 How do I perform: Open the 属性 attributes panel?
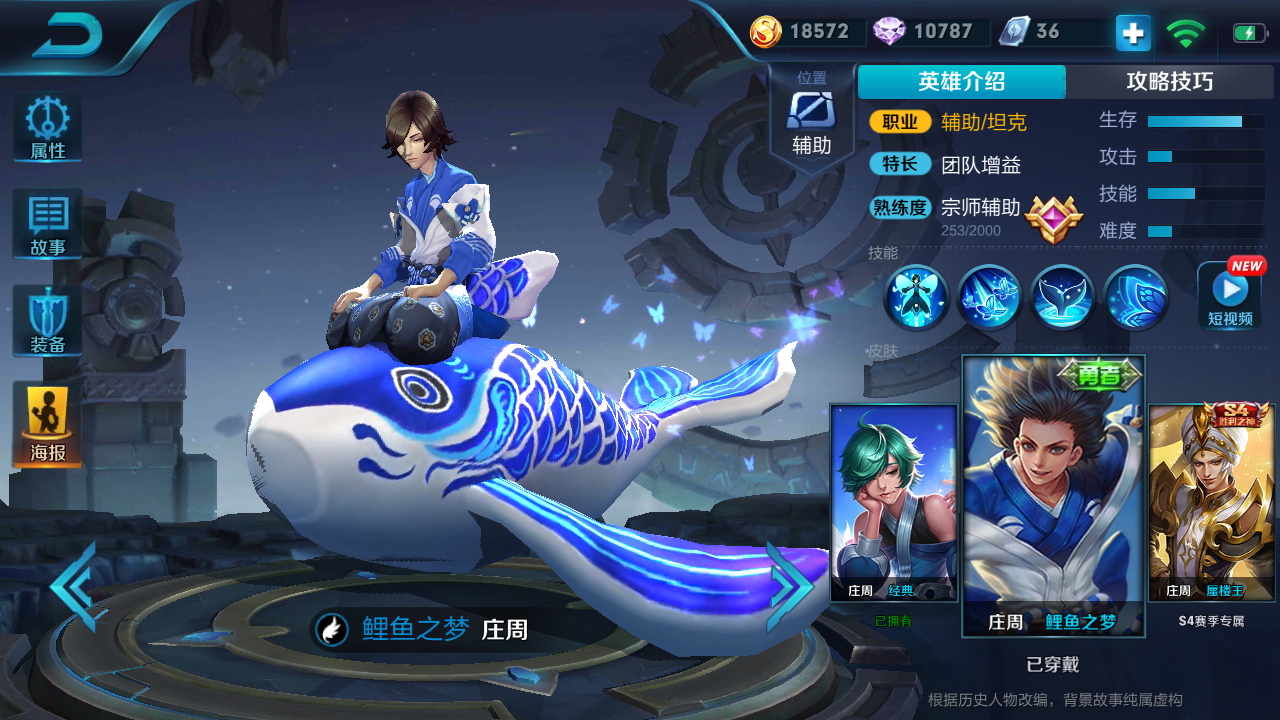[x=46, y=127]
